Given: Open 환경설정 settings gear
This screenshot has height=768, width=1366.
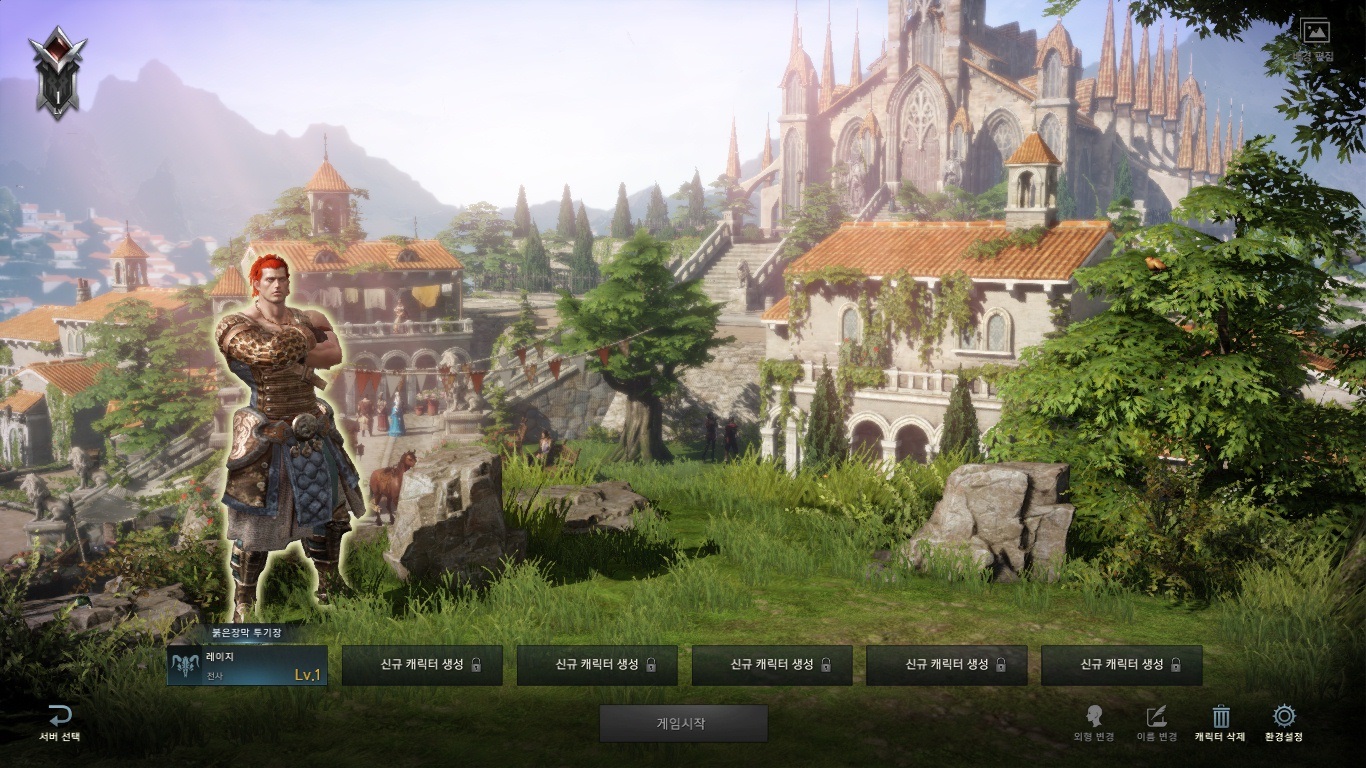Looking at the screenshot, I should (x=1284, y=722).
